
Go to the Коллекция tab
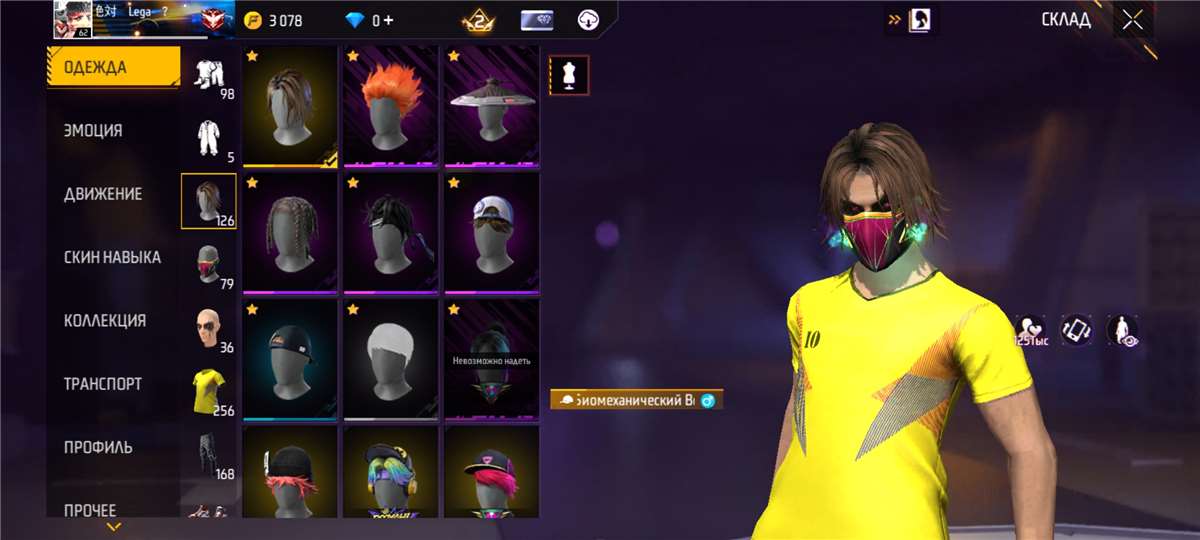click(105, 321)
